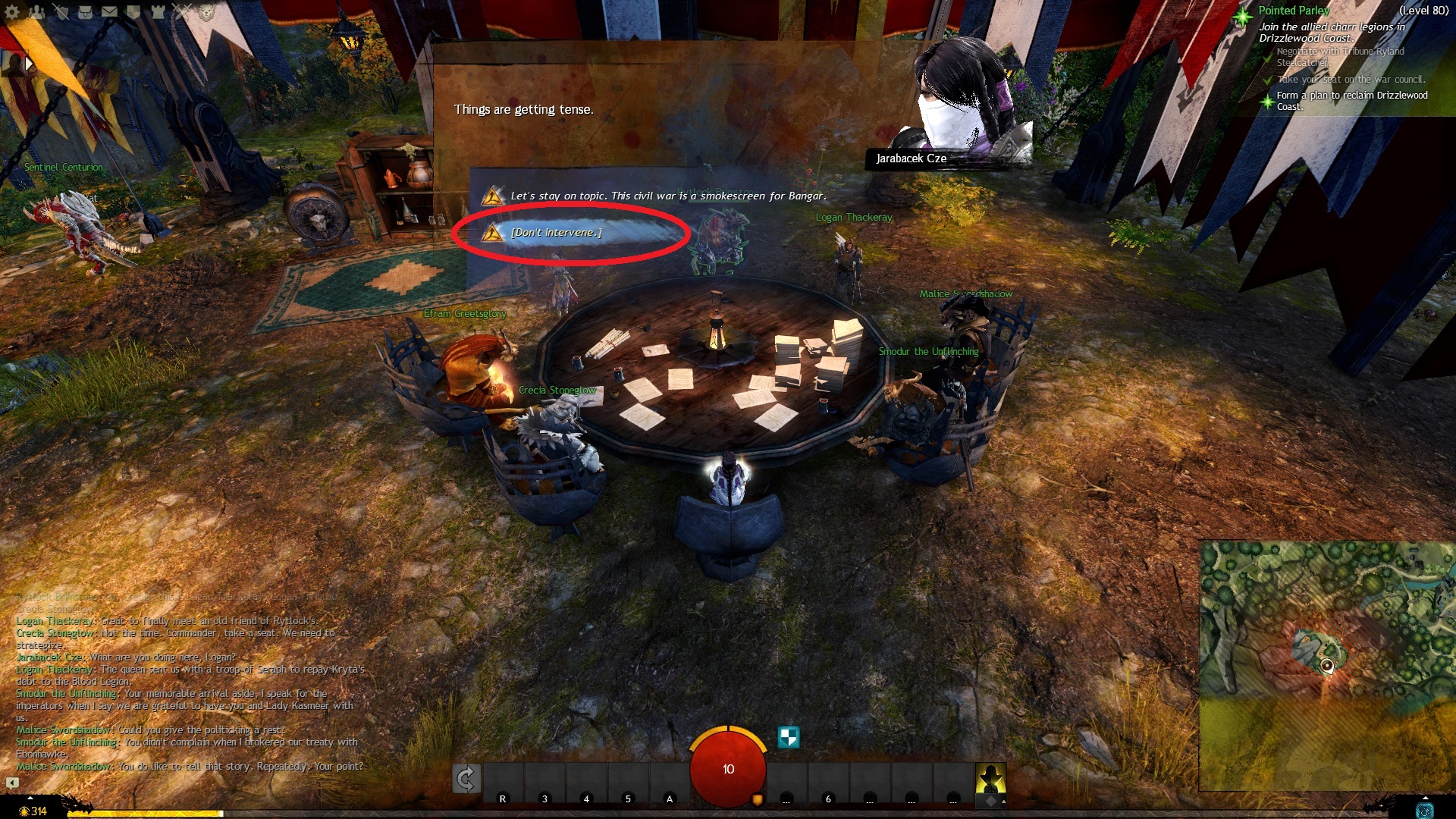Toggle the chat panel arrow at bottom-left
This screenshot has height=819, width=1456.
tap(13, 783)
